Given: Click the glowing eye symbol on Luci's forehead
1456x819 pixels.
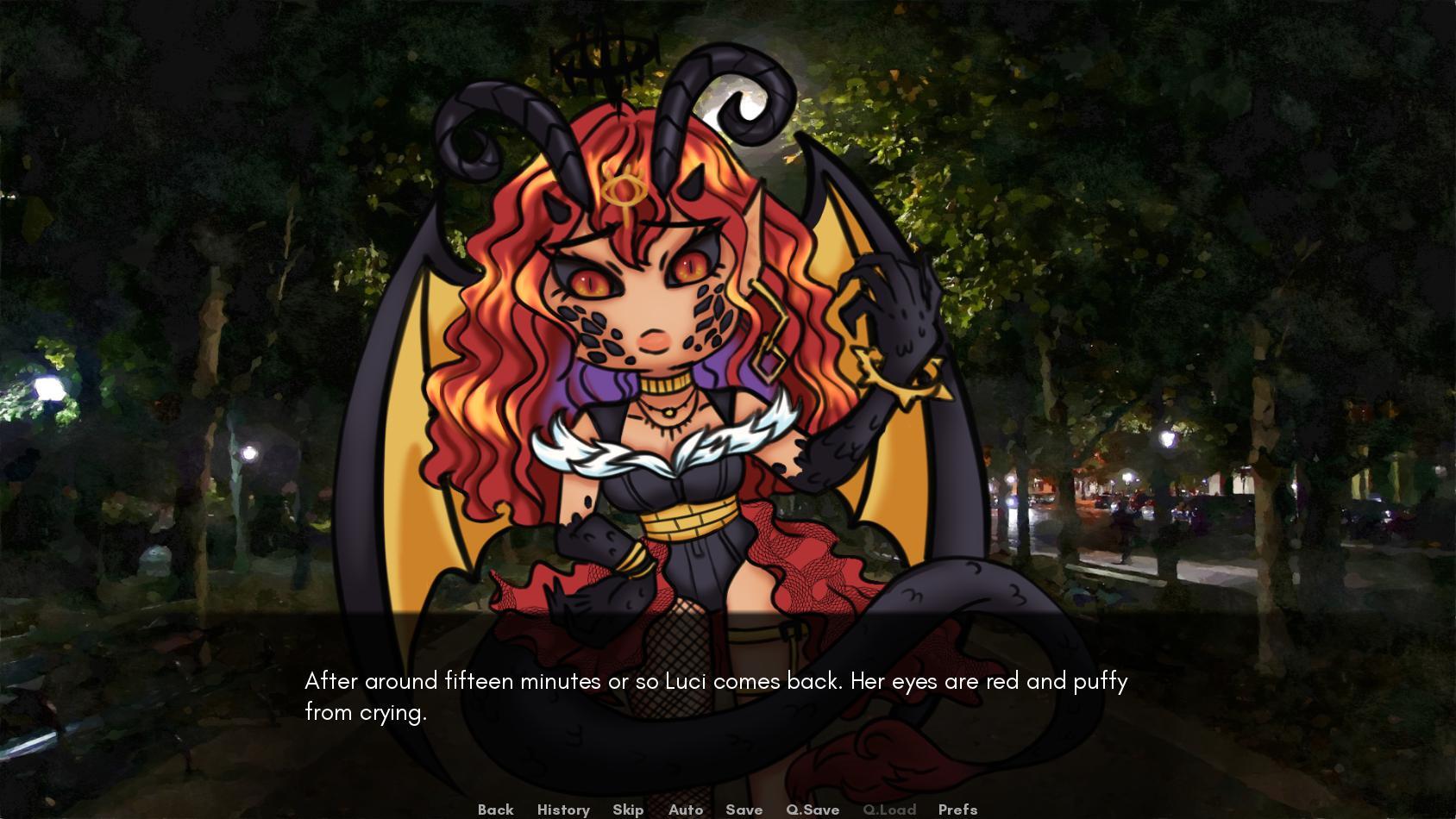Looking at the screenshot, I should (623, 188).
